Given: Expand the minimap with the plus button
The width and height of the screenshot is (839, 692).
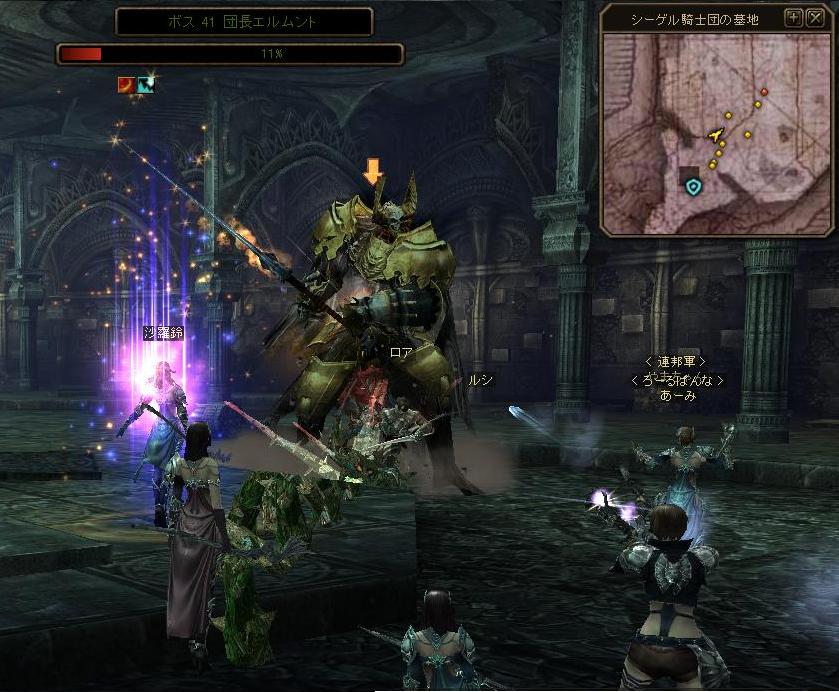Looking at the screenshot, I should pos(793,17).
